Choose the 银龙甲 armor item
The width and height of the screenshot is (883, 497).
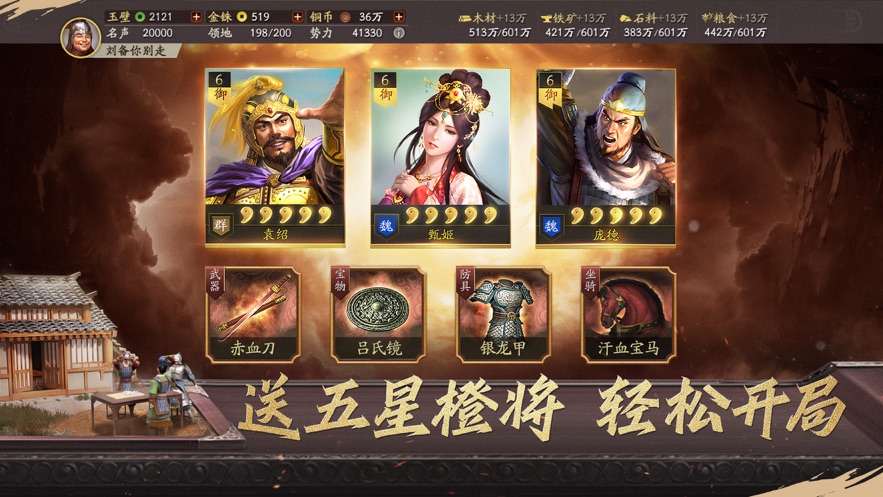pyautogui.click(x=503, y=314)
